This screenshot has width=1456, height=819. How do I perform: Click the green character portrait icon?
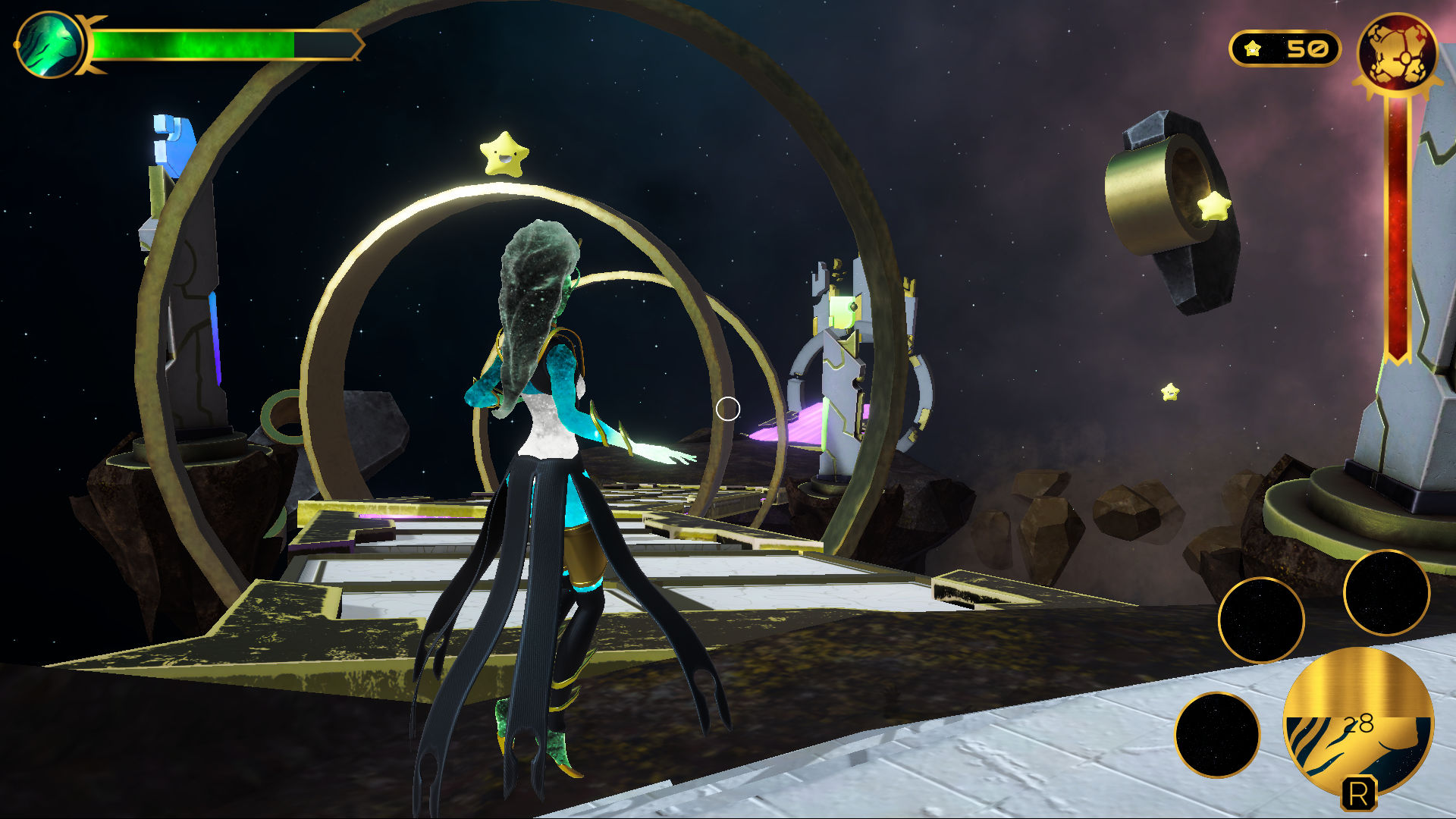point(50,45)
